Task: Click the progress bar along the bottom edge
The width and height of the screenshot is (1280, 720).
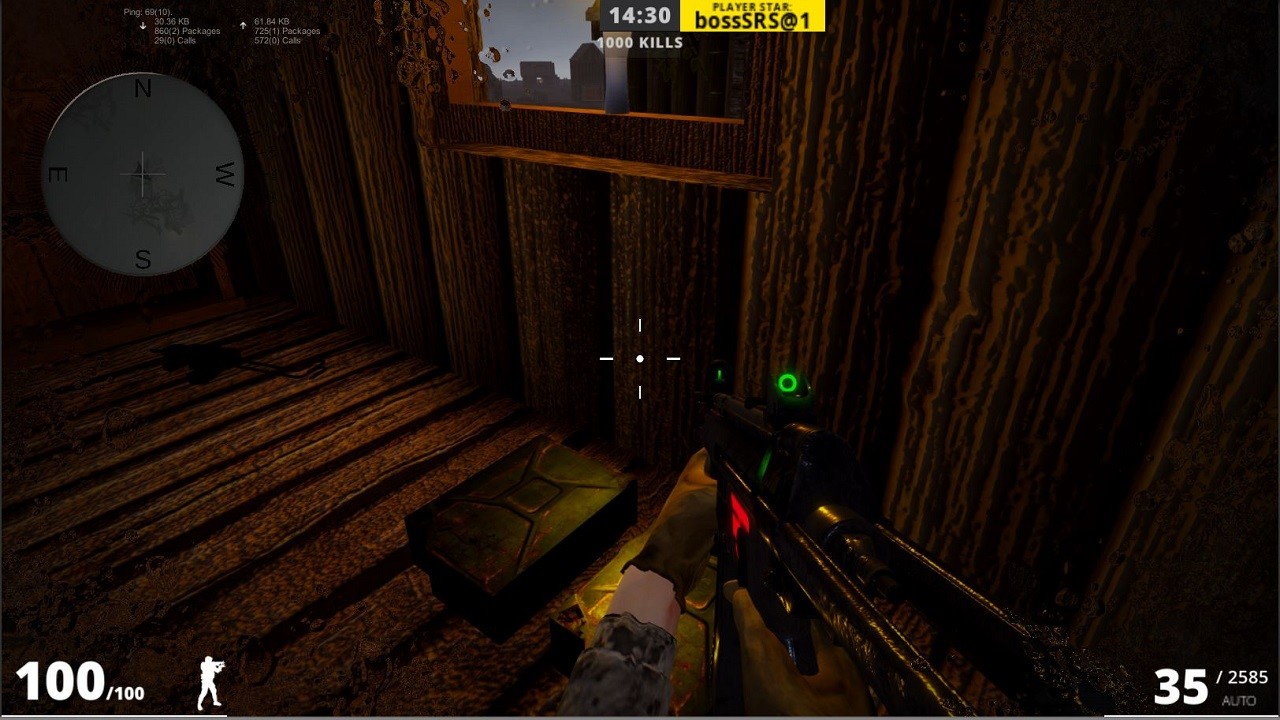Action: click(x=640, y=717)
